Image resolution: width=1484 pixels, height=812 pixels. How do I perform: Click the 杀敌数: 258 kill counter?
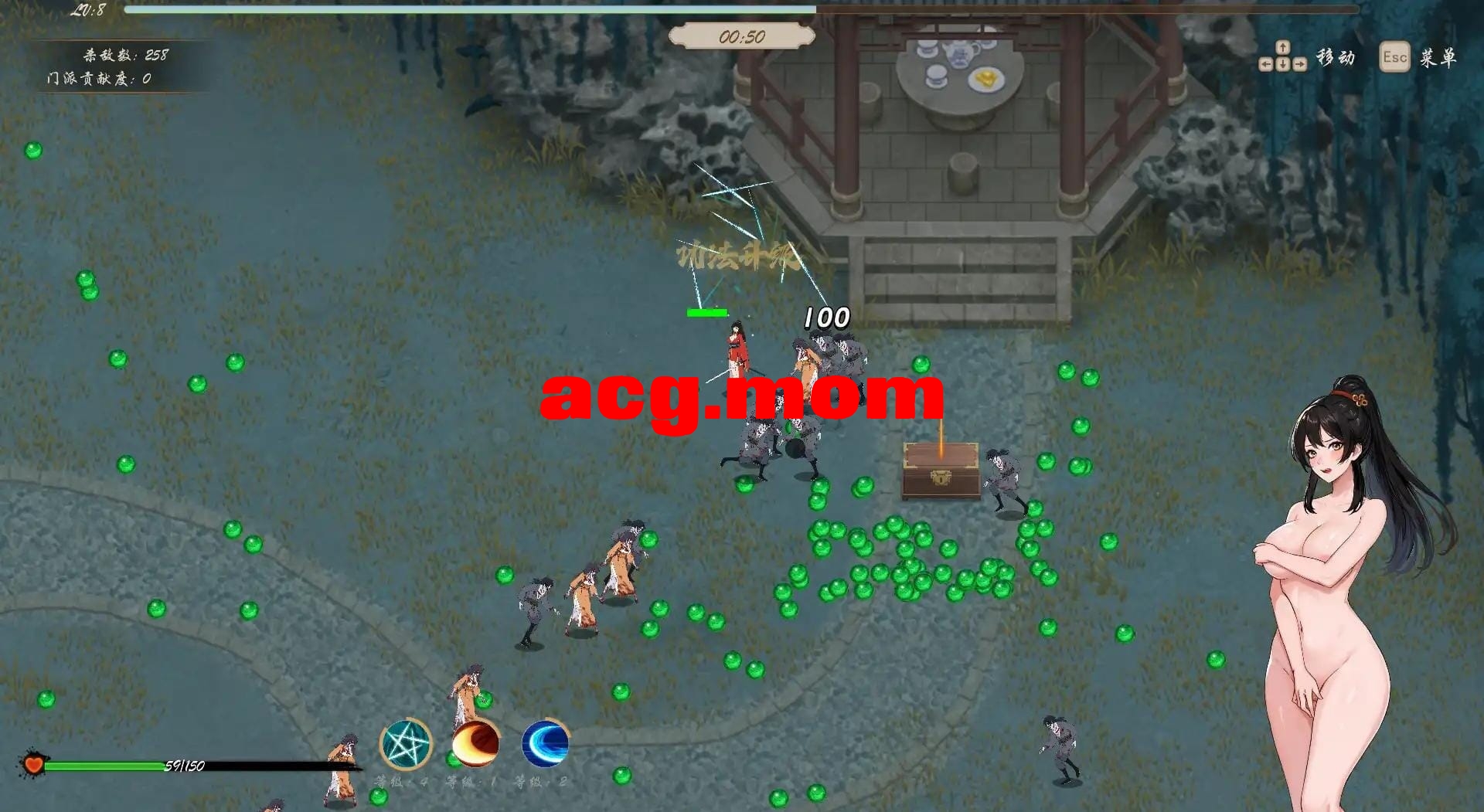coord(124,55)
